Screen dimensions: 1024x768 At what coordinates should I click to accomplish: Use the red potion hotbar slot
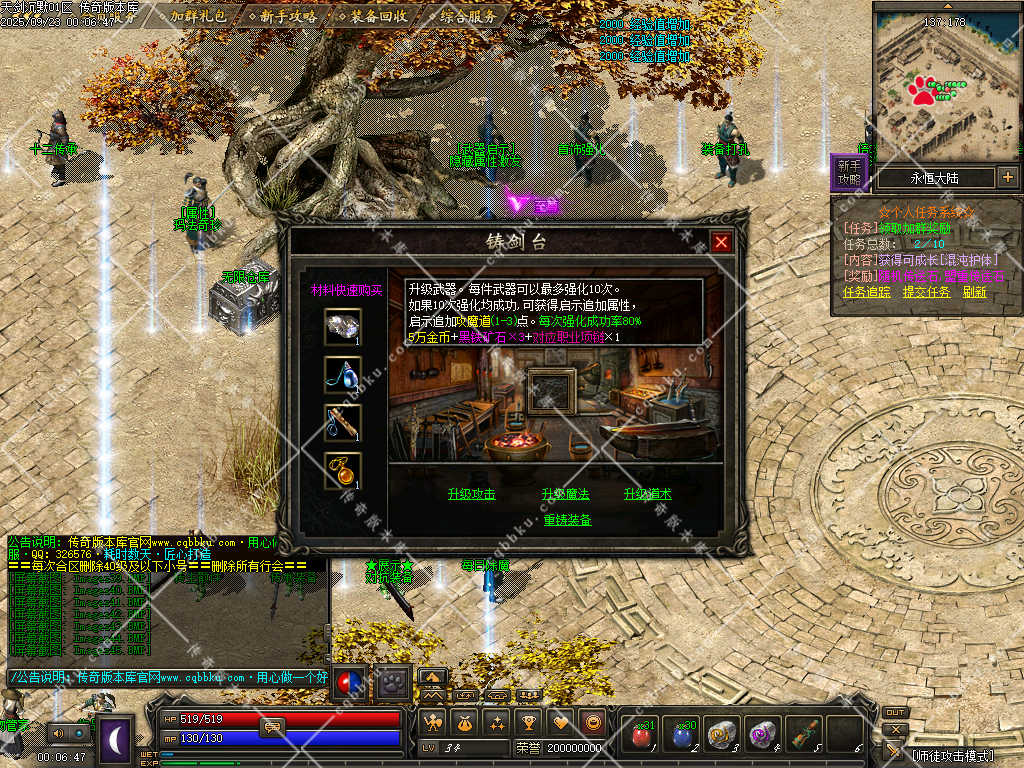click(x=641, y=736)
